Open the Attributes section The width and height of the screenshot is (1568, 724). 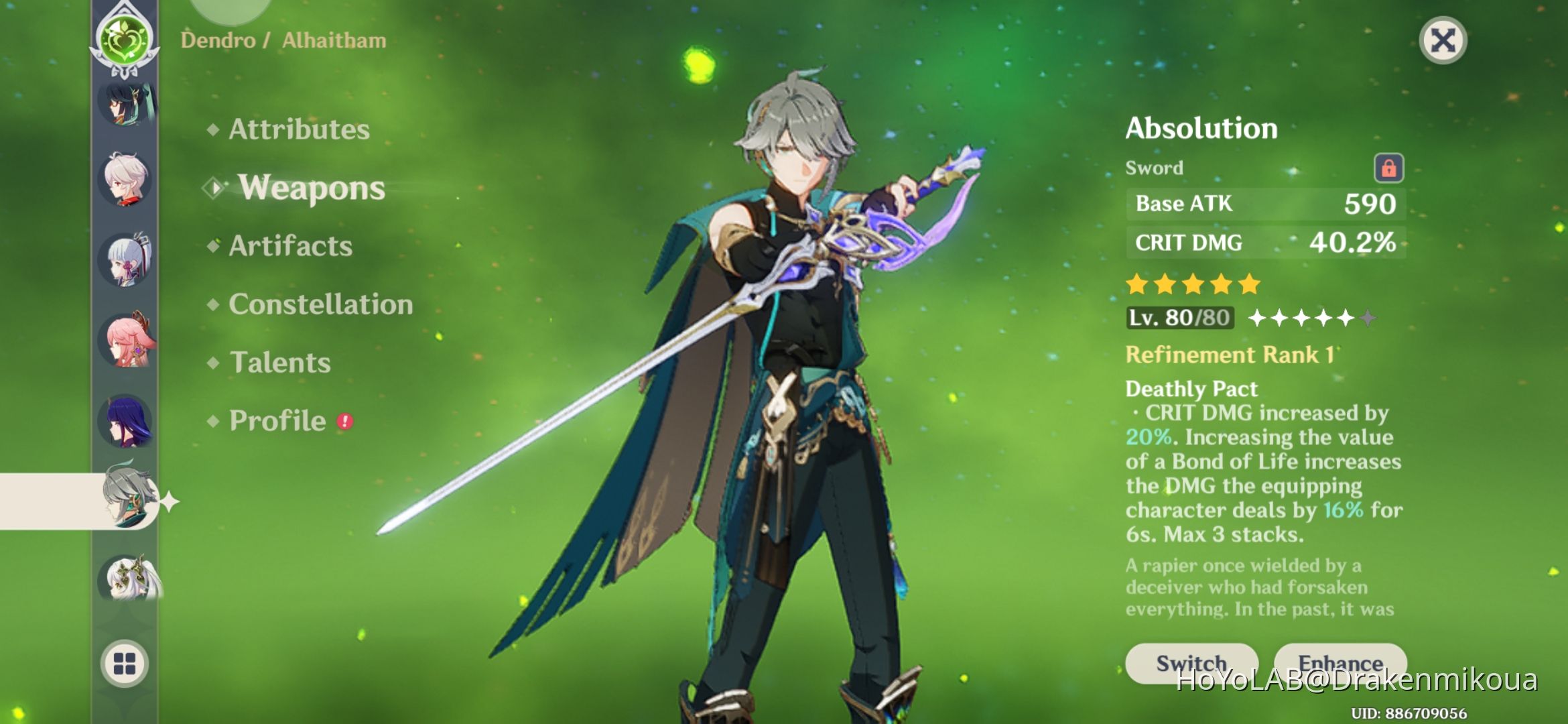tap(297, 129)
